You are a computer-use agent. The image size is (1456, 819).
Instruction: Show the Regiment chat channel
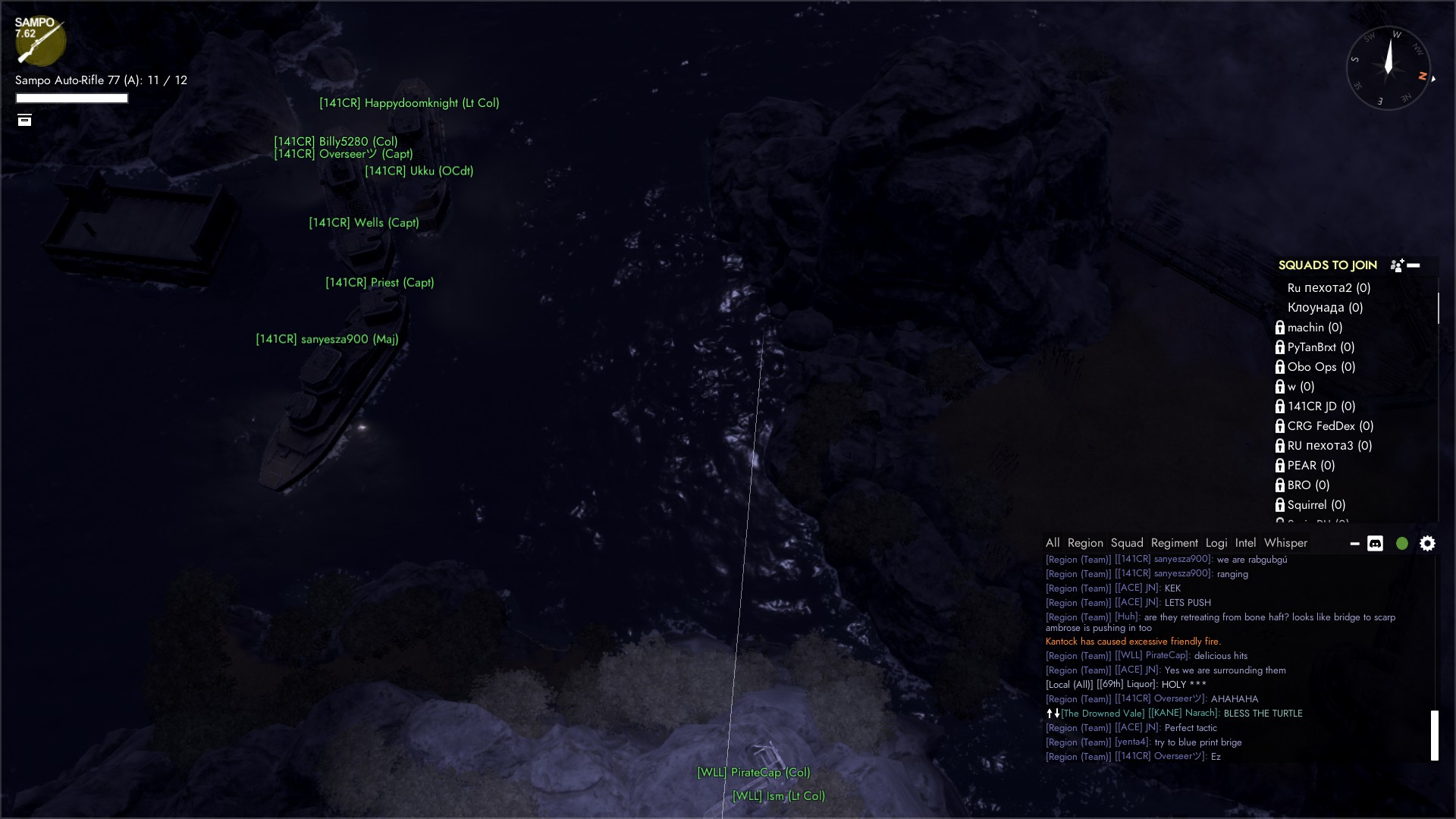tap(1174, 543)
